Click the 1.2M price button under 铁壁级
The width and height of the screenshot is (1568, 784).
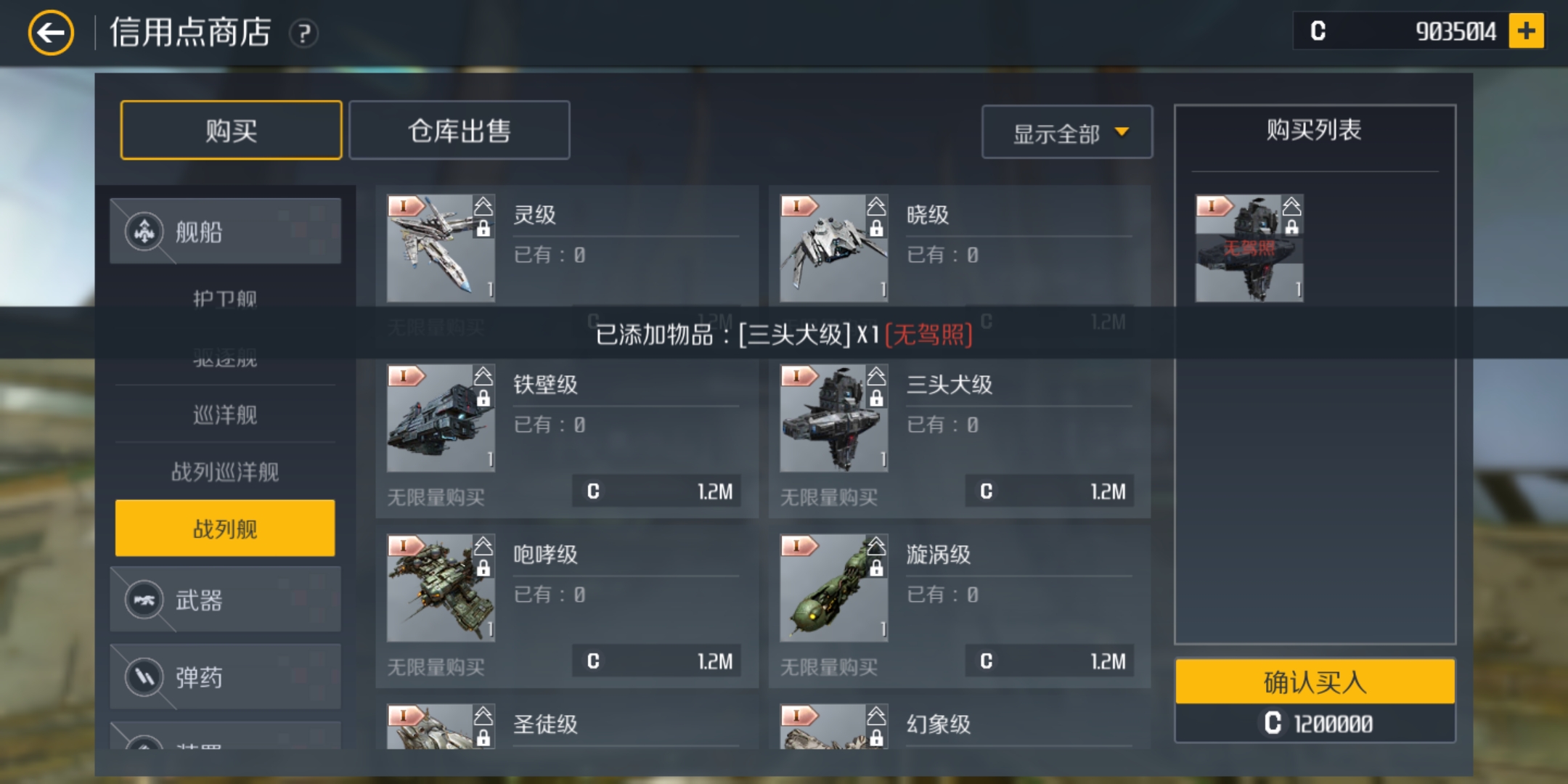(x=657, y=491)
